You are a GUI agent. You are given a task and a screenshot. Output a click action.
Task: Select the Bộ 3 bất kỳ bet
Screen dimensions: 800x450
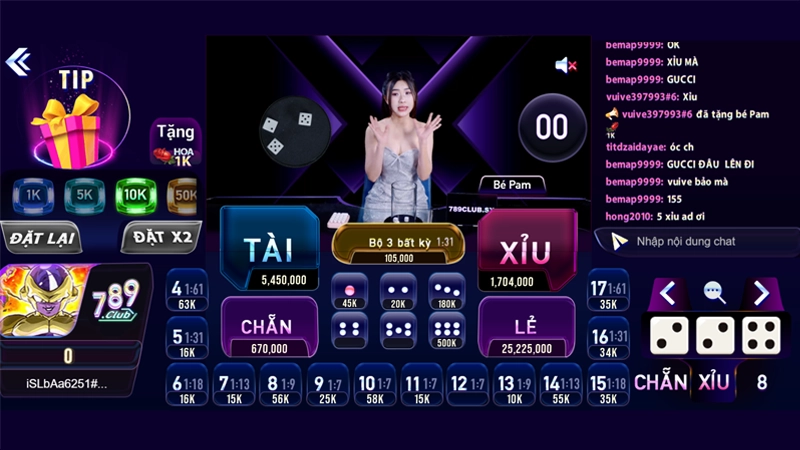398,247
